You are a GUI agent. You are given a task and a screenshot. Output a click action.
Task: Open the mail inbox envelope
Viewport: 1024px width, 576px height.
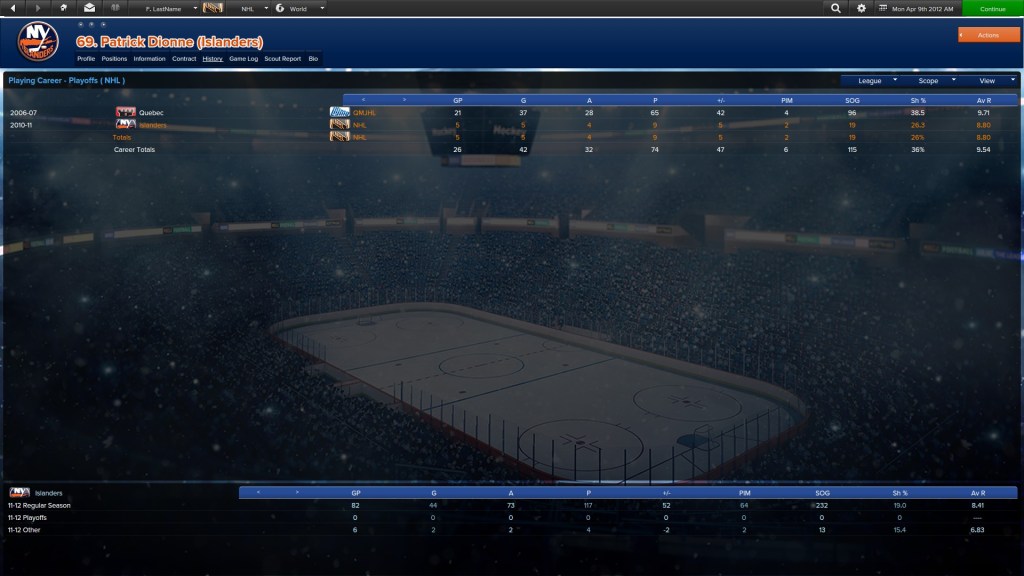pyautogui.click(x=89, y=8)
